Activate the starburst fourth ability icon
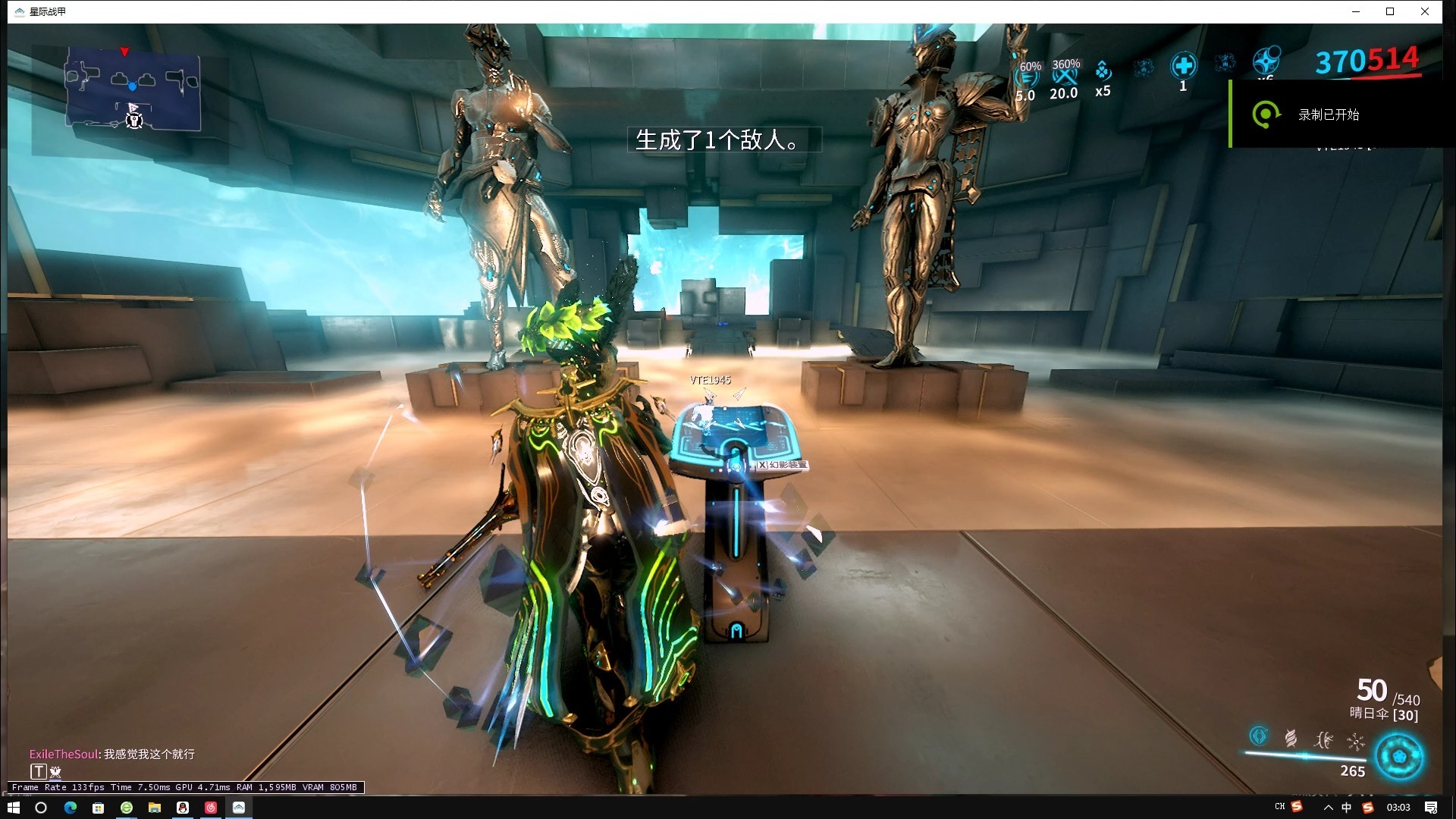This screenshot has width=1456, height=819. pyautogui.click(x=1356, y=742)
